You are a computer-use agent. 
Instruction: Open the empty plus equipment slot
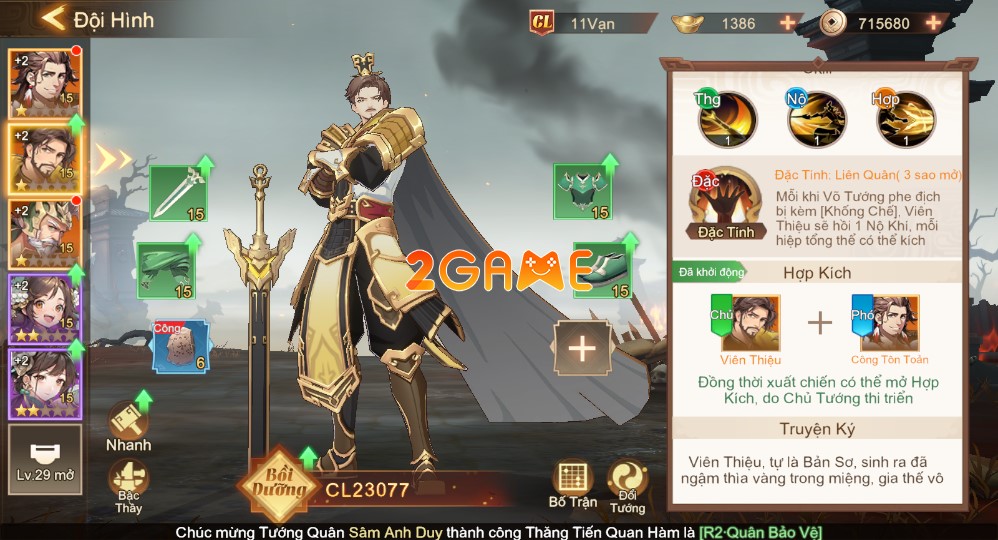pyautogui.click(x=581, y=348)
